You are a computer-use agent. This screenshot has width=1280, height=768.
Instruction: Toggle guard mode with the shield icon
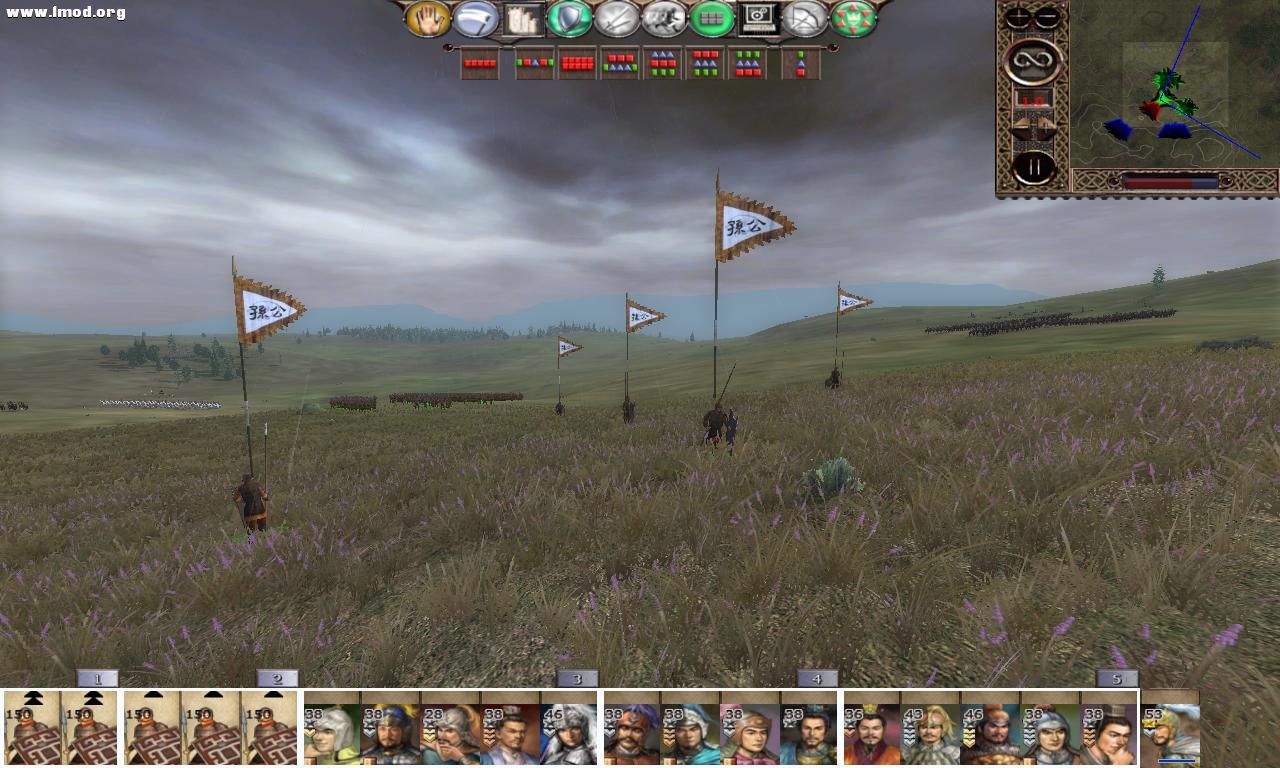[x=570, y=19]
